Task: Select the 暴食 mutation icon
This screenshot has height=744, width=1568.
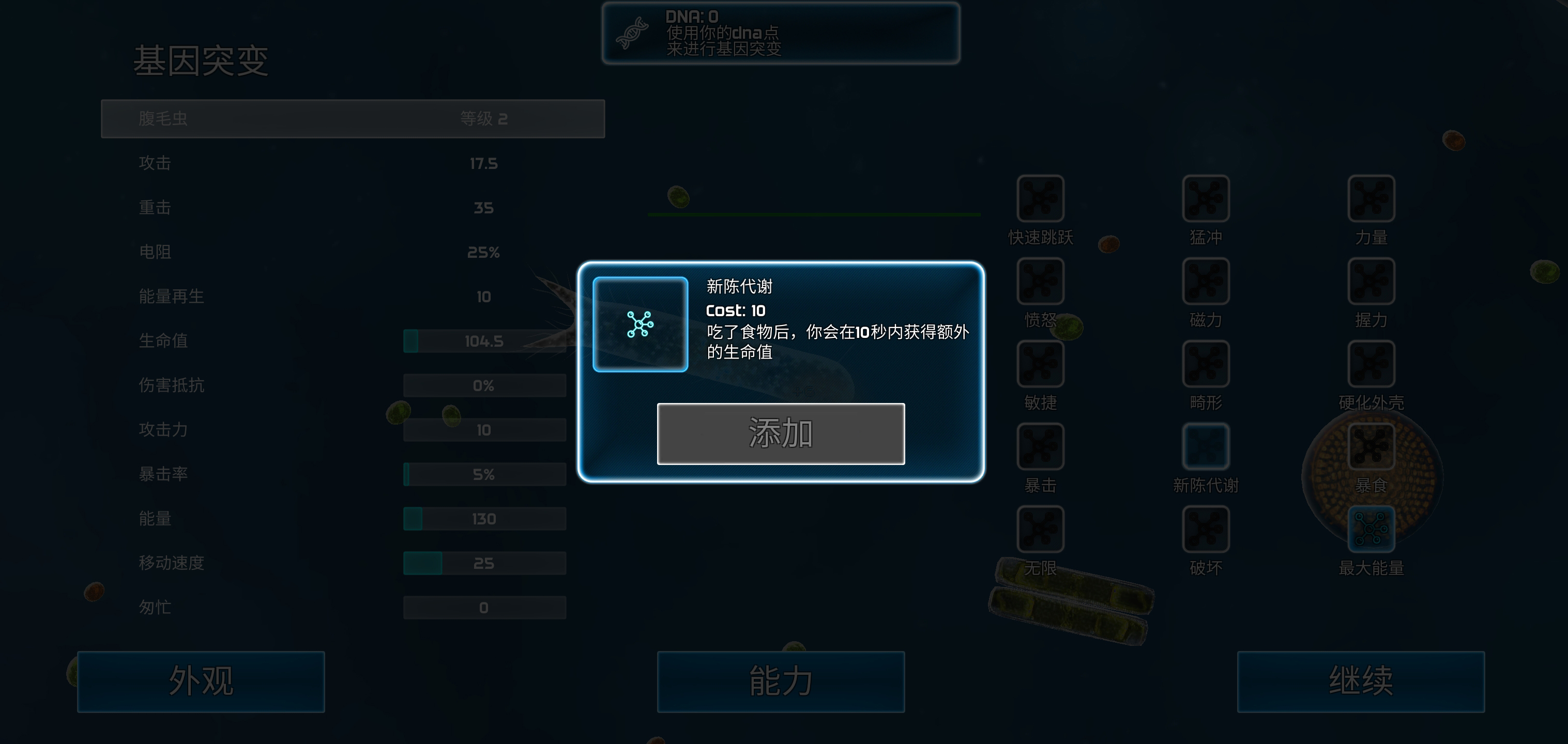Action: (1371, 447)
